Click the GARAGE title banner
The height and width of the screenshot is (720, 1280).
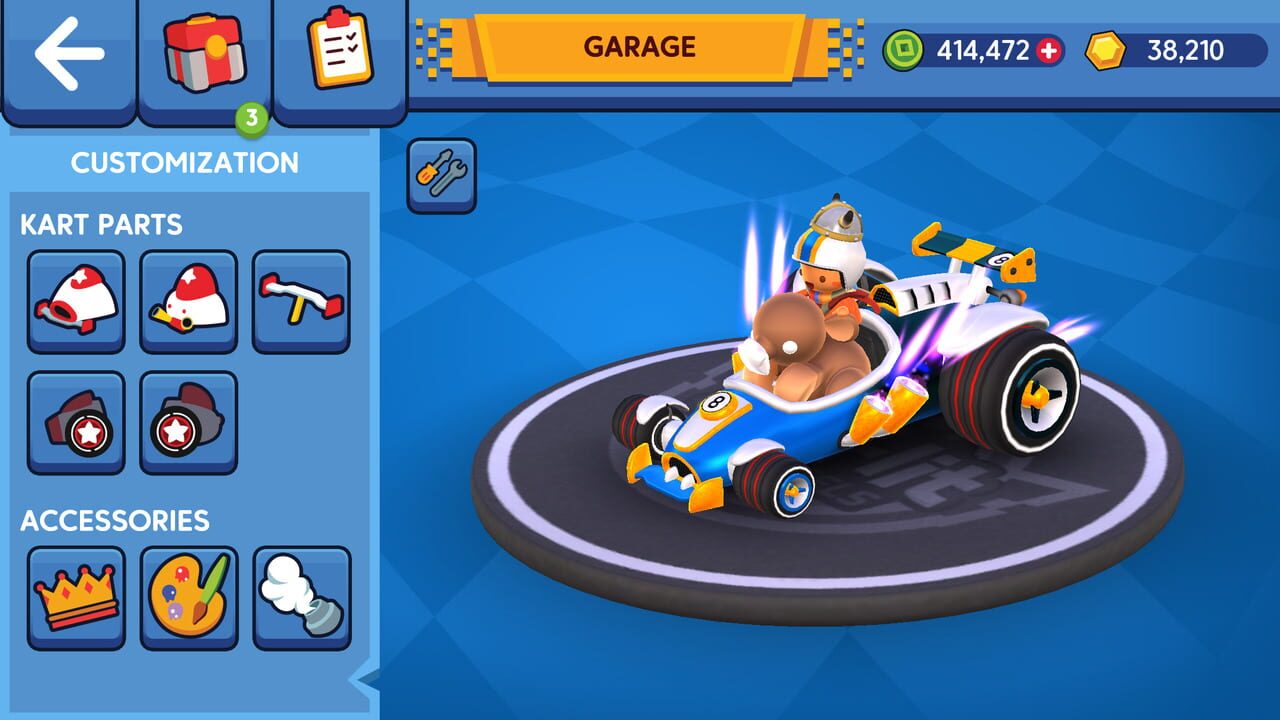(640, 45)
